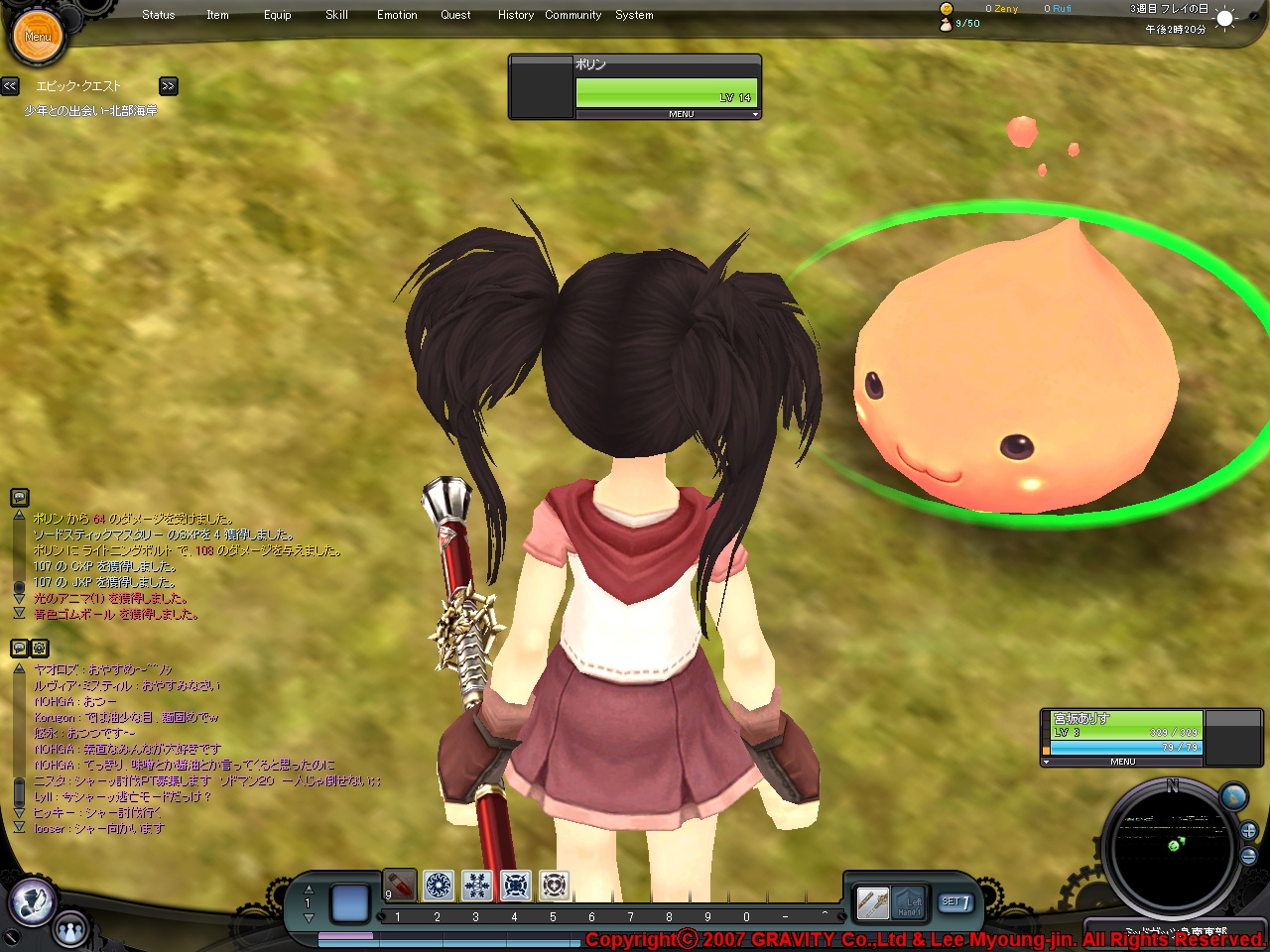The height and width of the screenshot is (952, 1270).
Task: Click the orange Menu orb
Action: tap(38, 37)
